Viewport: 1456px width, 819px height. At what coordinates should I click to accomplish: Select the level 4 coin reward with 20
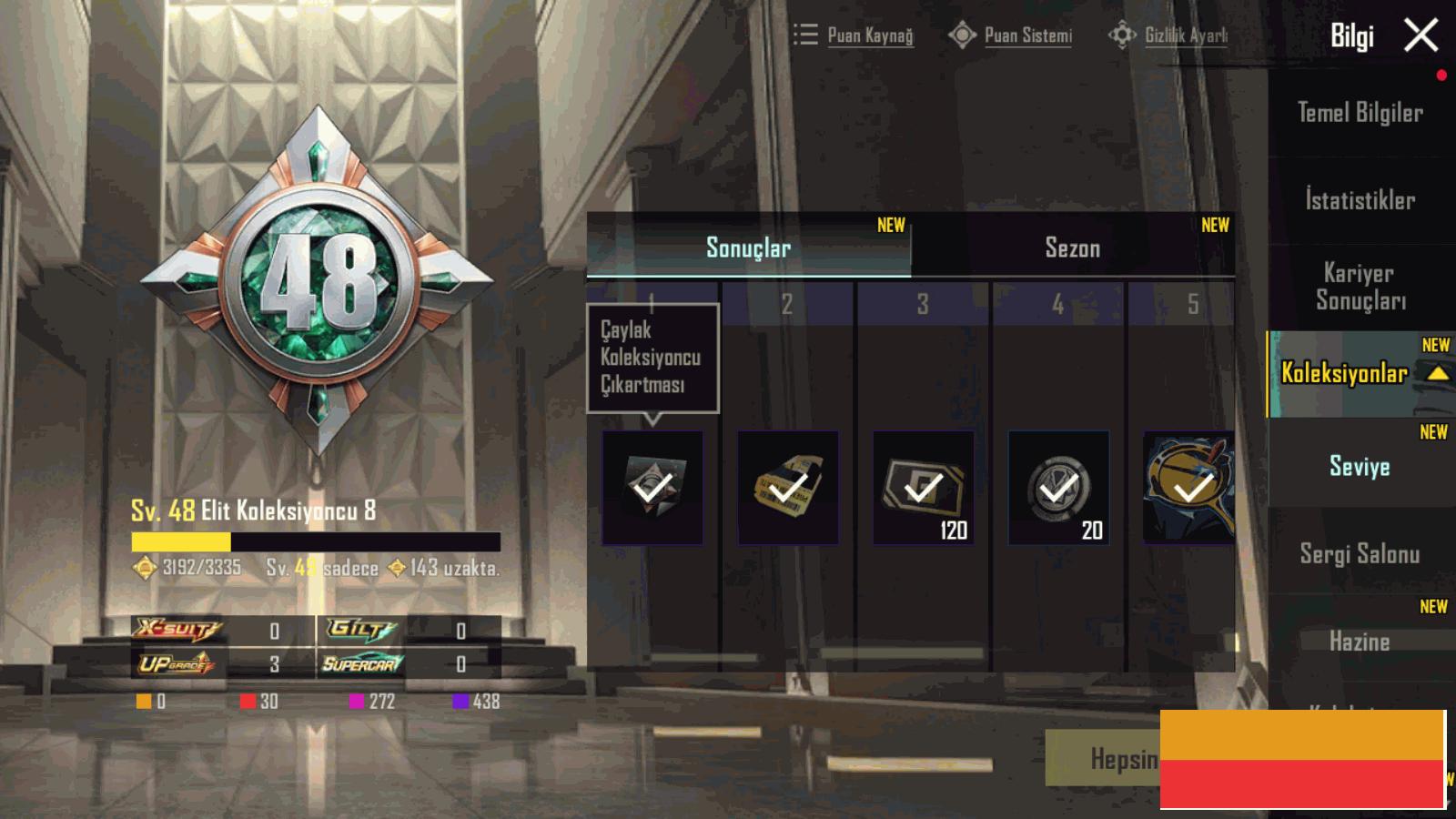[1058, 488]
